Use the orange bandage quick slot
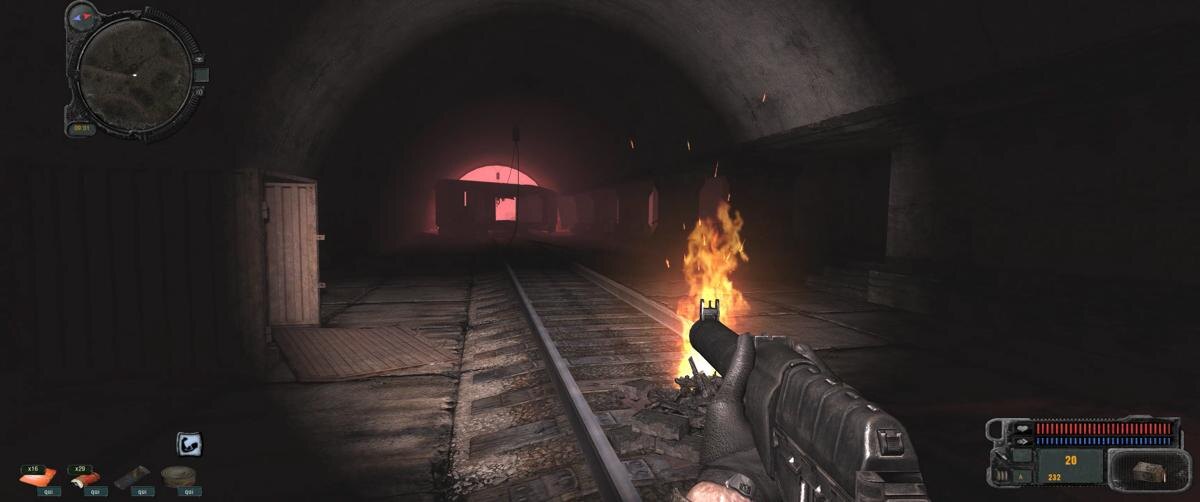 (x=38, y=477)
